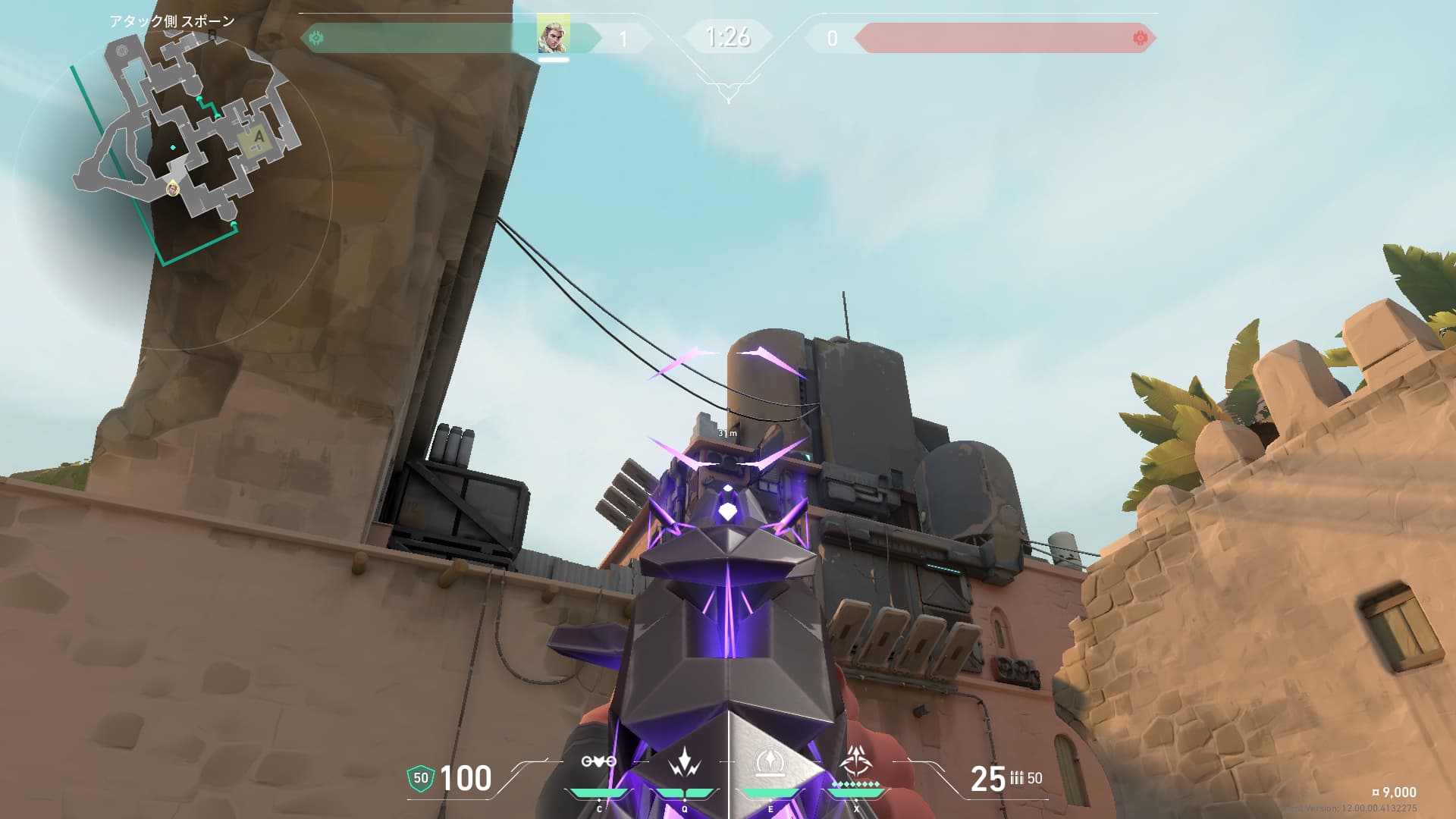Screen dimensions: 1456x819
Task: Activate the Q ability icon
Action: pos(684,762)
